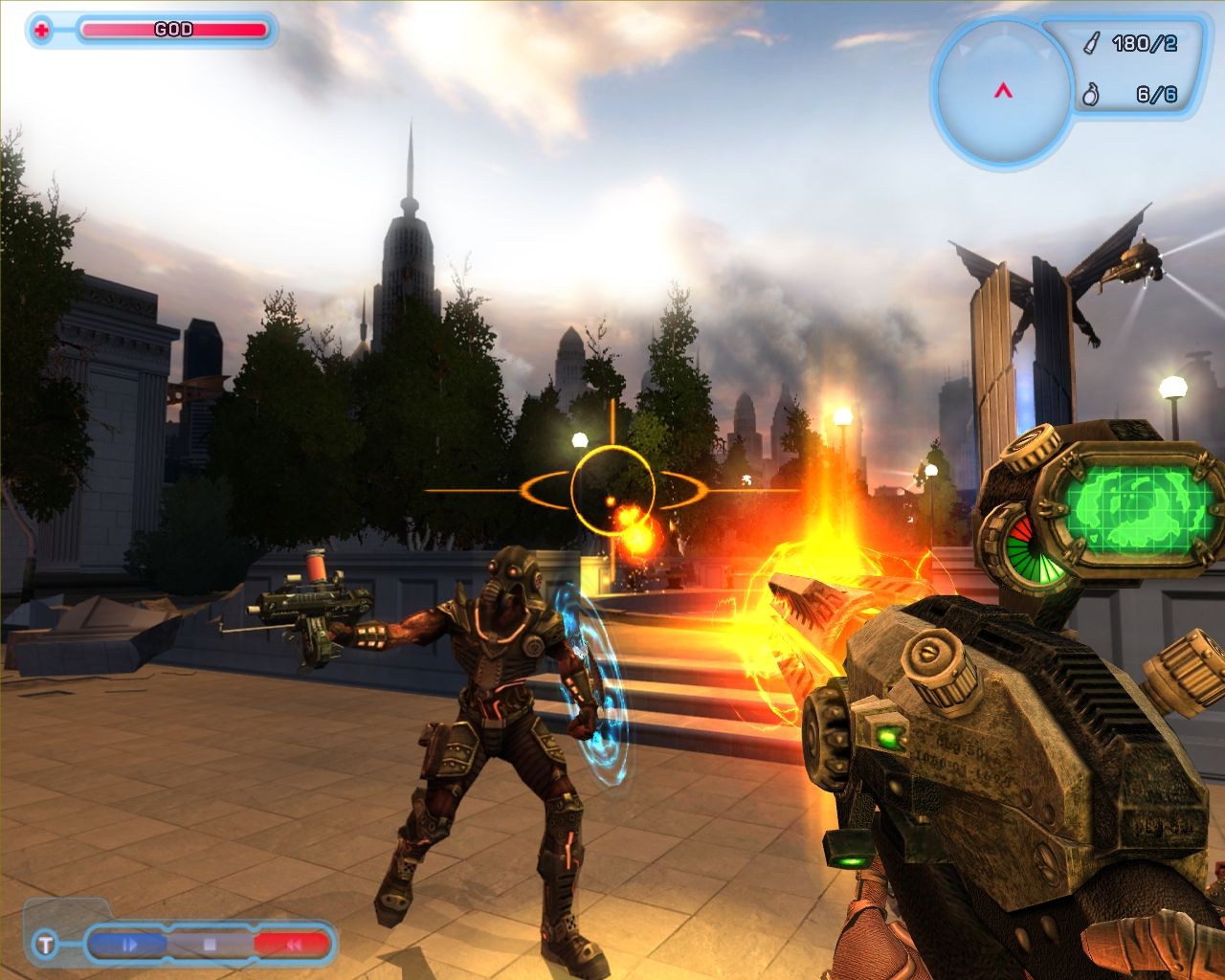Select the grenade icon on the HUD

[x=1089, y=94]
